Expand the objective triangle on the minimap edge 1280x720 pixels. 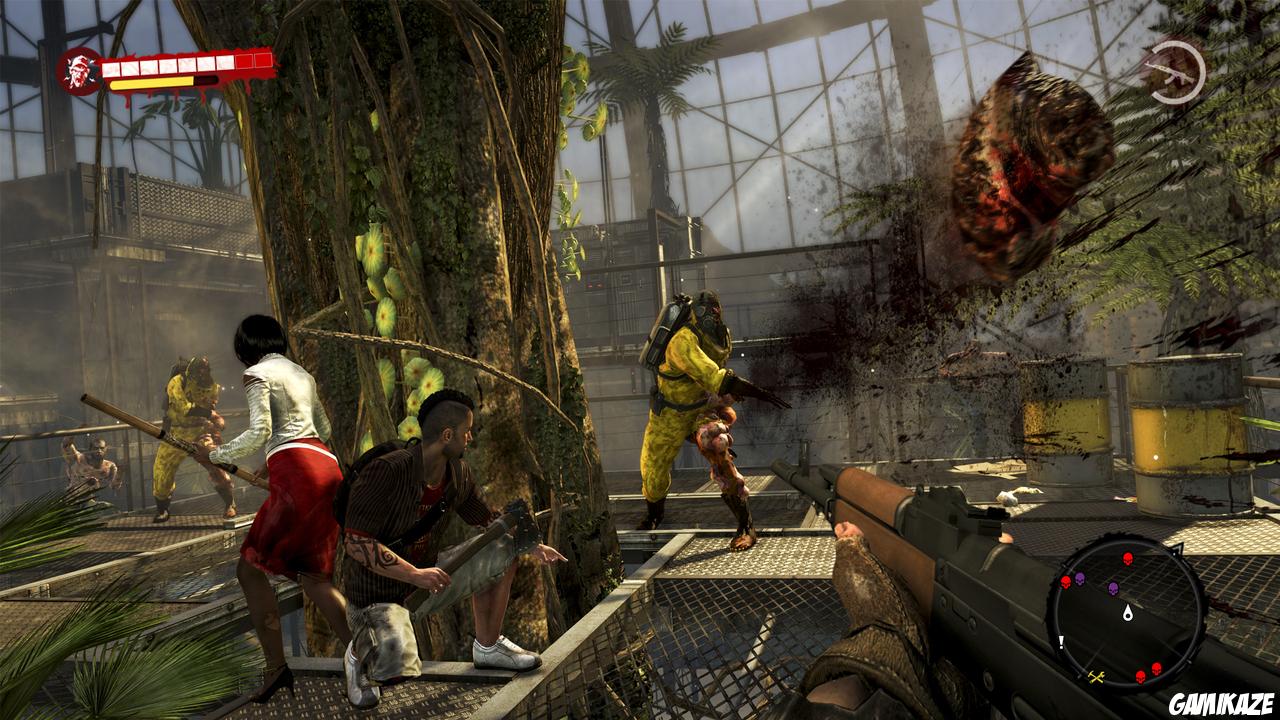(x=1180, y=548)
